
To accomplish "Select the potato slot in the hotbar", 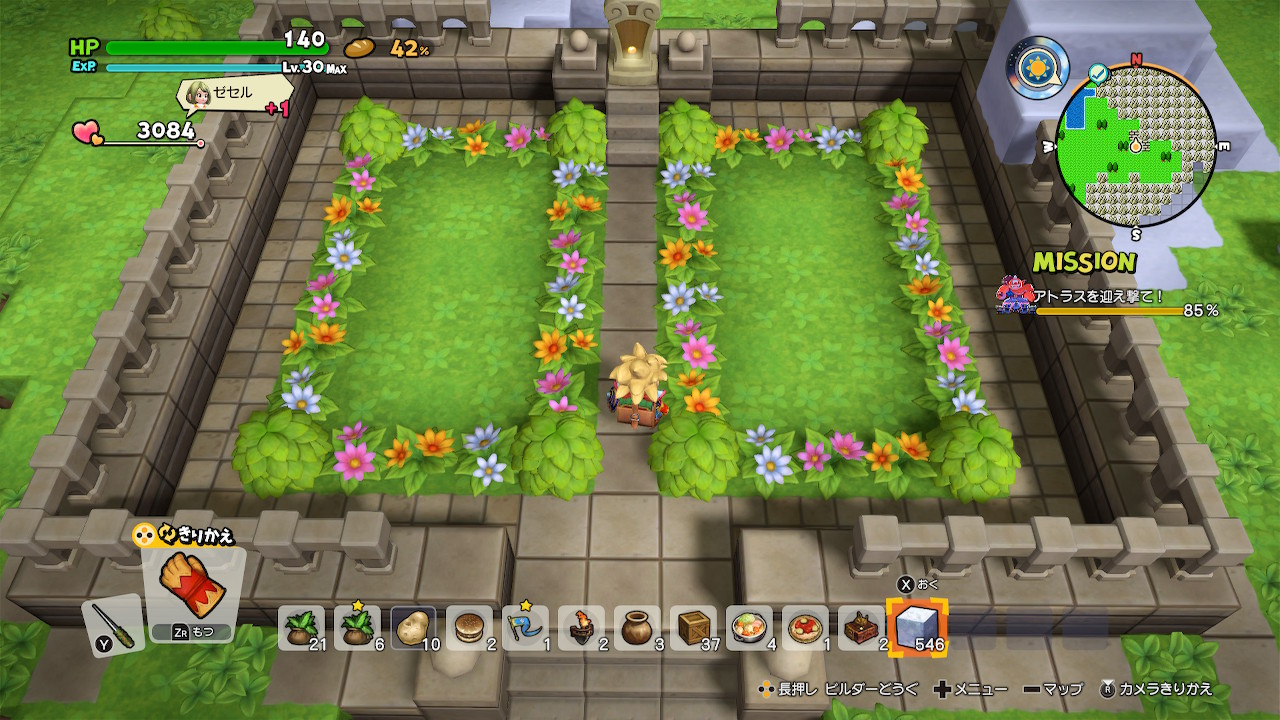I will coord(413,629).
